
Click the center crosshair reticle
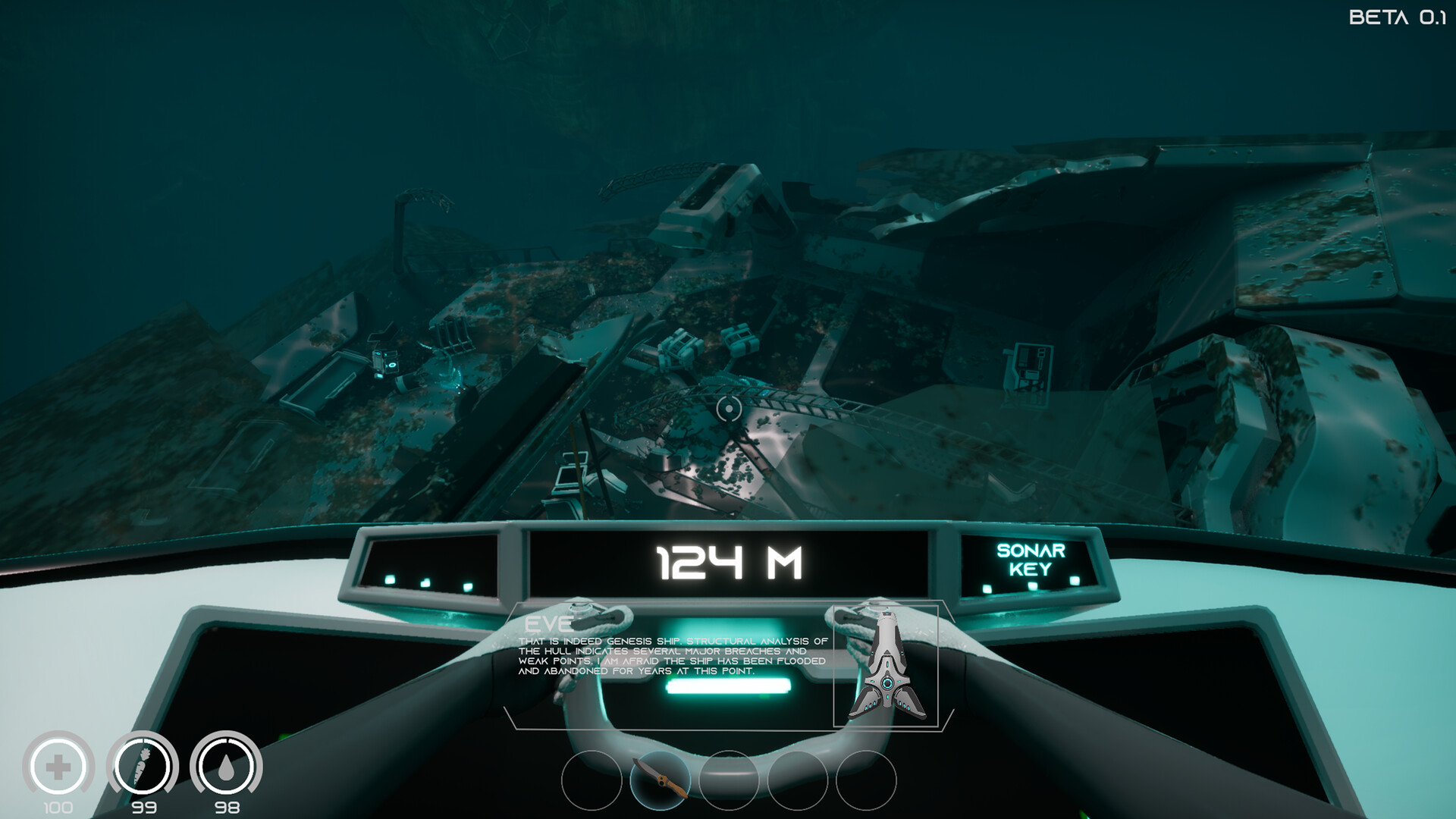[x=728, y=410]
